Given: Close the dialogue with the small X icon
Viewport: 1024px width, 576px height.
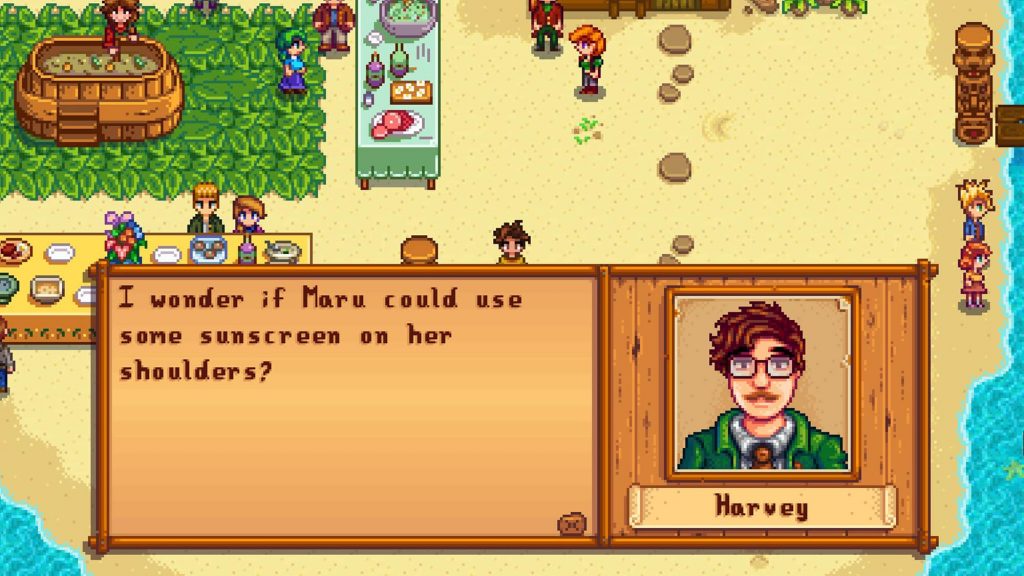Looking at the screenshot, I should tap(573, 523).
